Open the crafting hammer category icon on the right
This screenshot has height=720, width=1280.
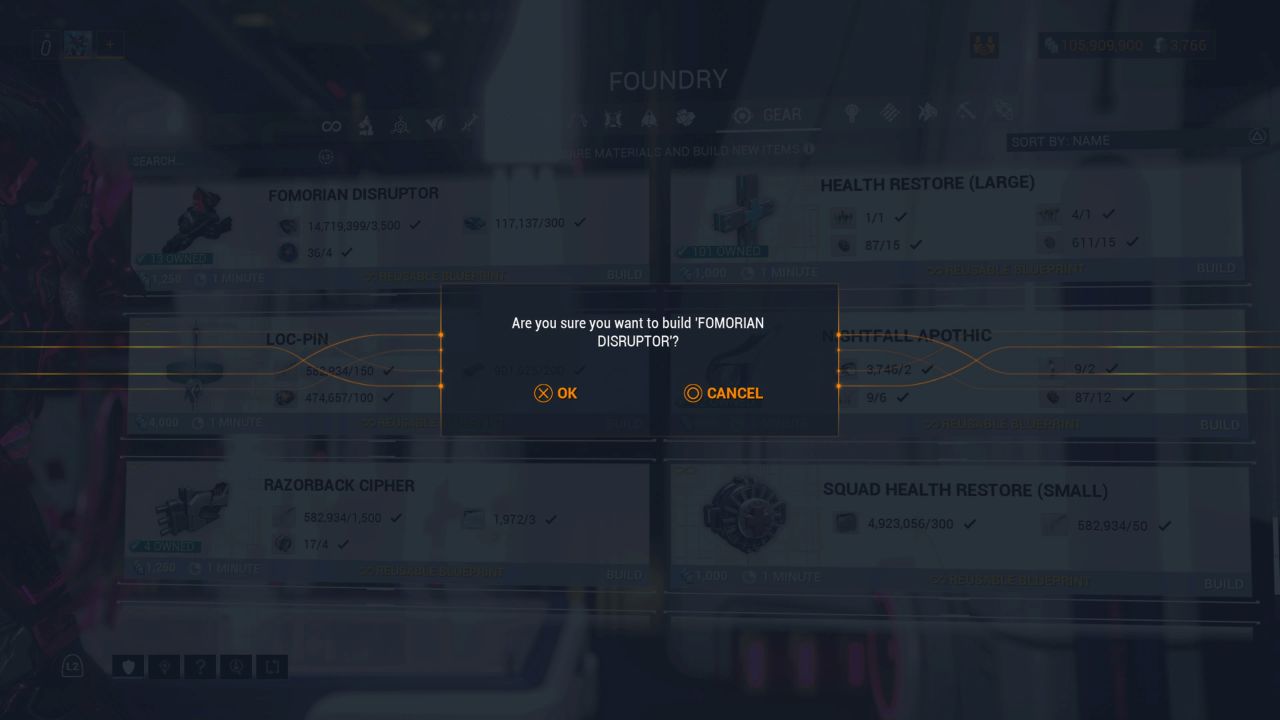click(965, 112)
